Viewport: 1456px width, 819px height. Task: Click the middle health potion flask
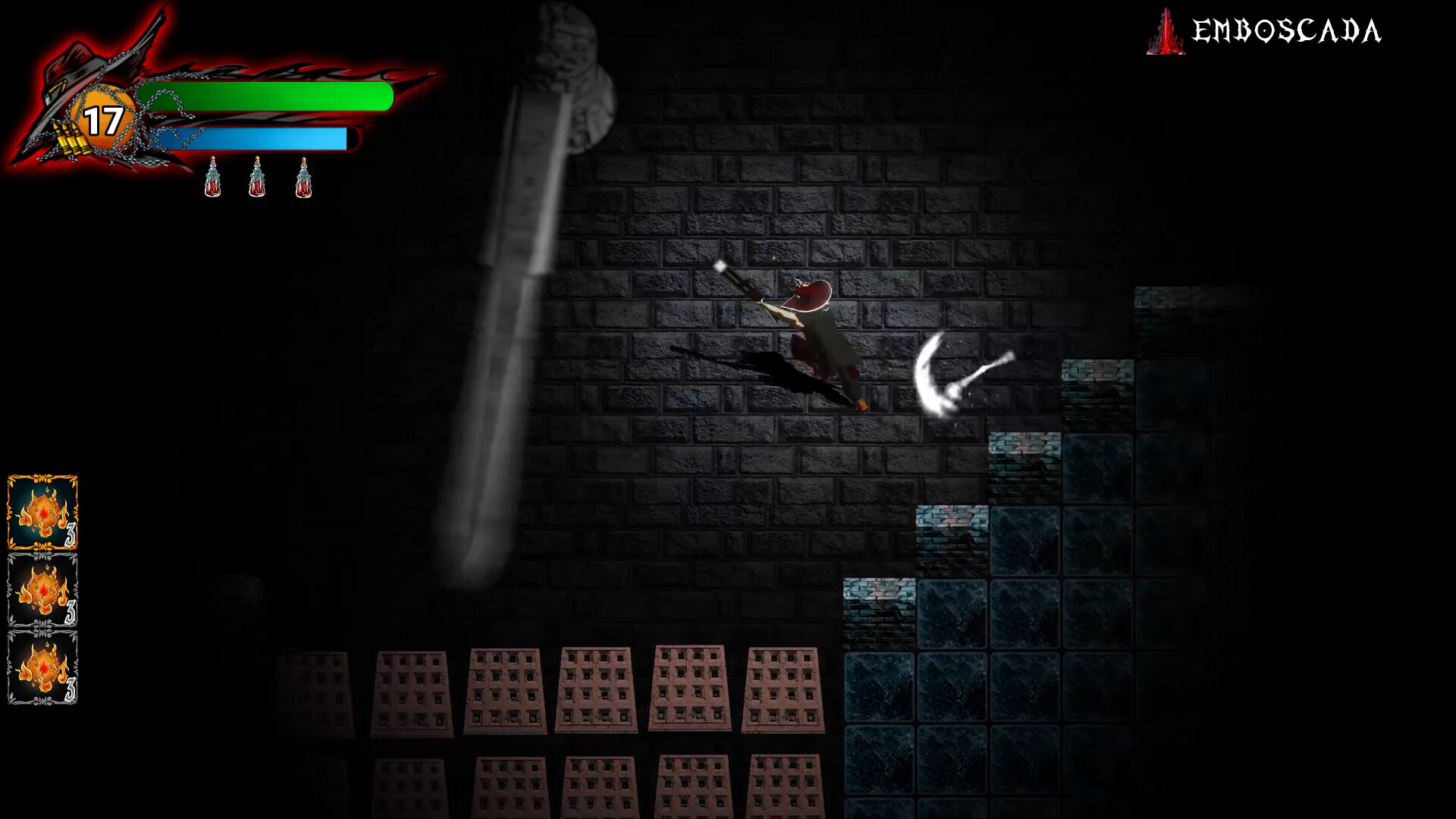(258, 178)
